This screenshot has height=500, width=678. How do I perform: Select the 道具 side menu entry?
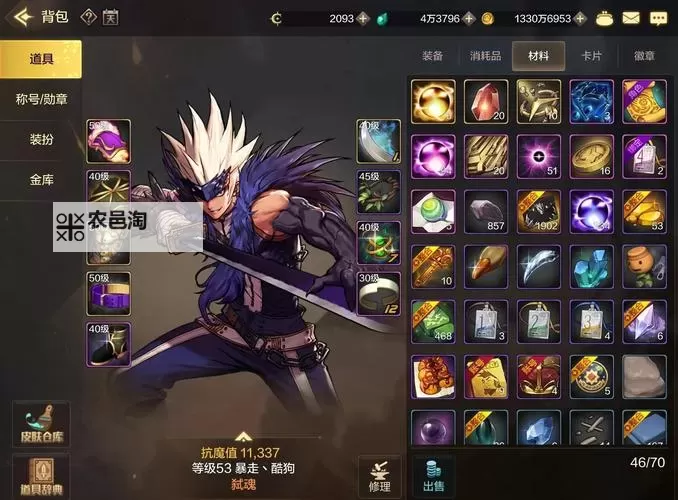pos(41,59)
